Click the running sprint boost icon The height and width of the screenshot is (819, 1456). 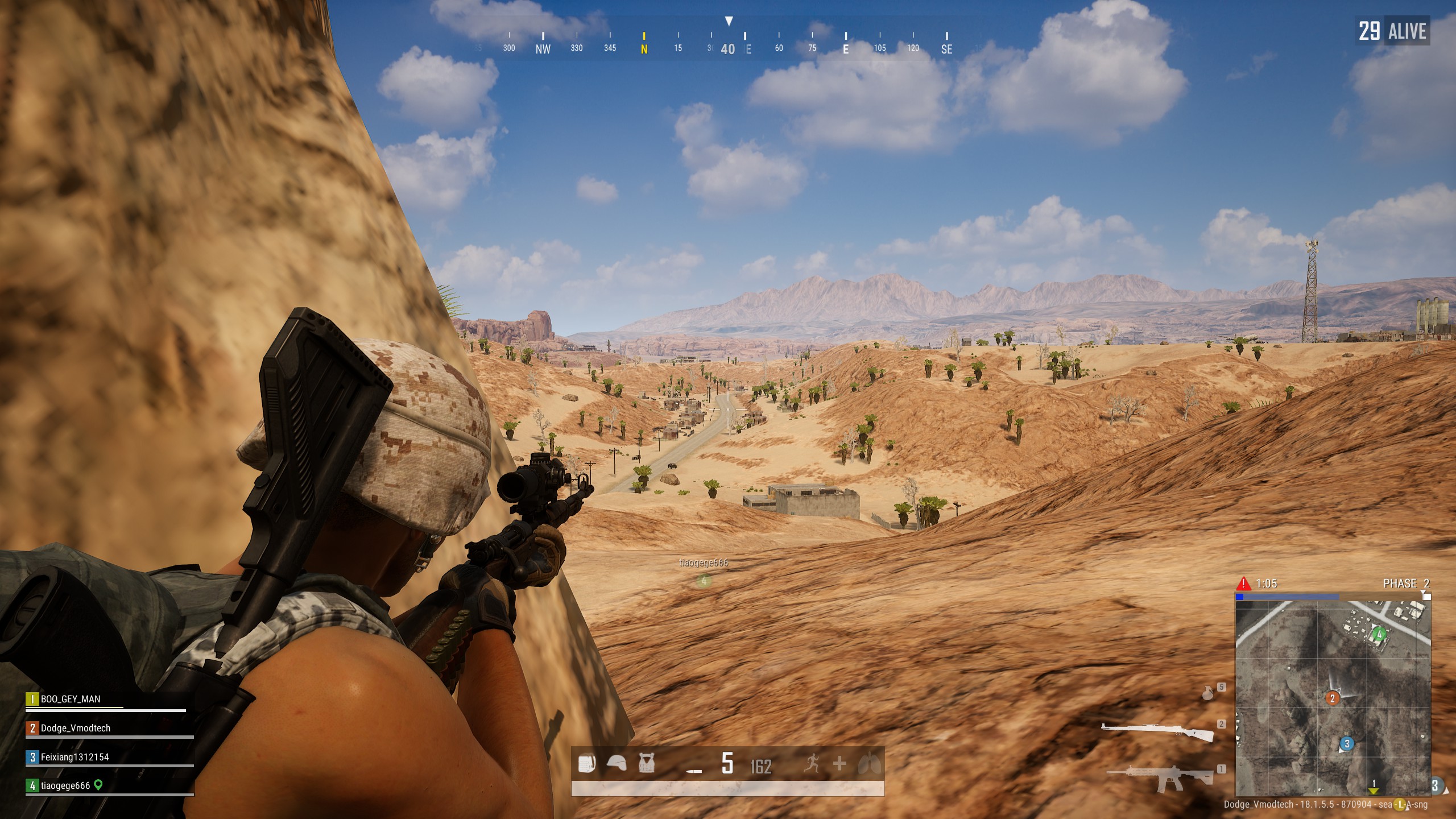812,763
